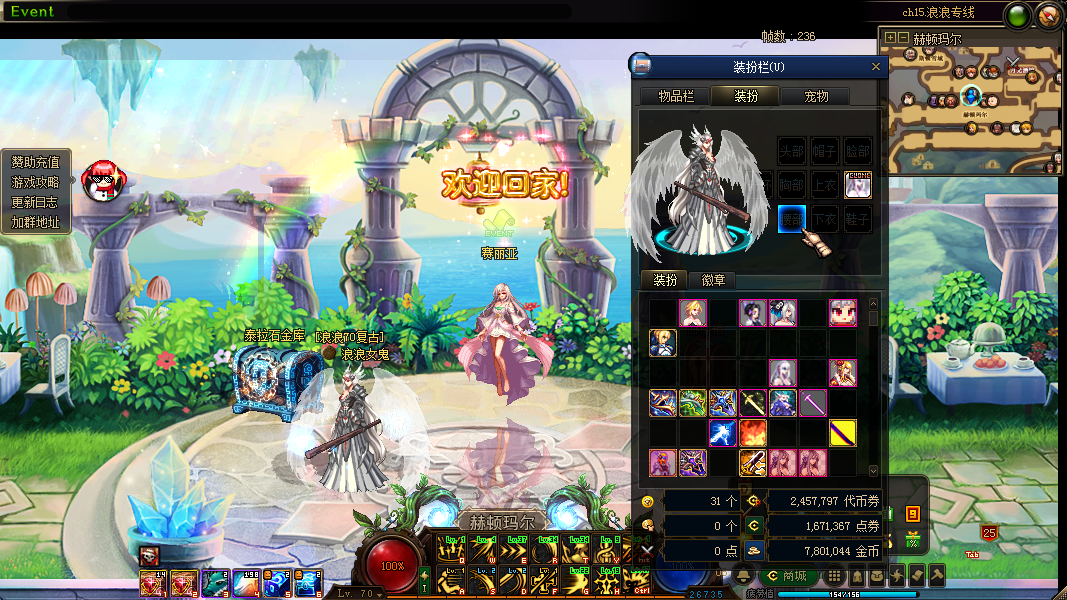
Task: Click the highlighted 腰部 waist avatar slot
Action: (x=792, y=218)
